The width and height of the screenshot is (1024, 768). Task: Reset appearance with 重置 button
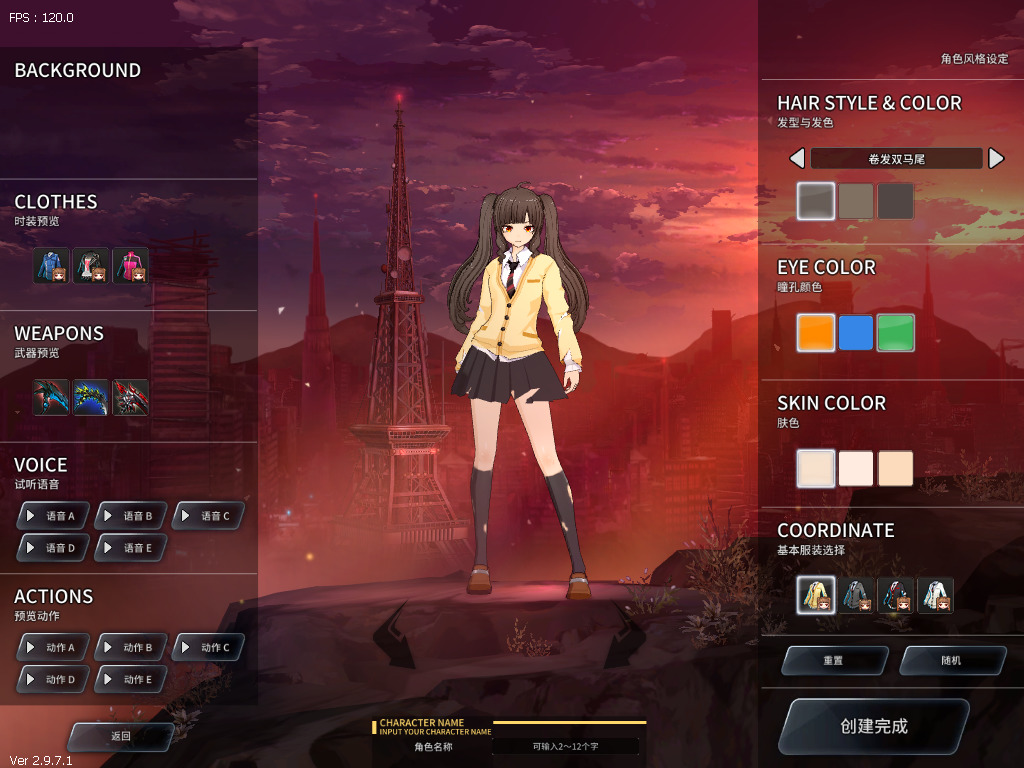[834, 661]
